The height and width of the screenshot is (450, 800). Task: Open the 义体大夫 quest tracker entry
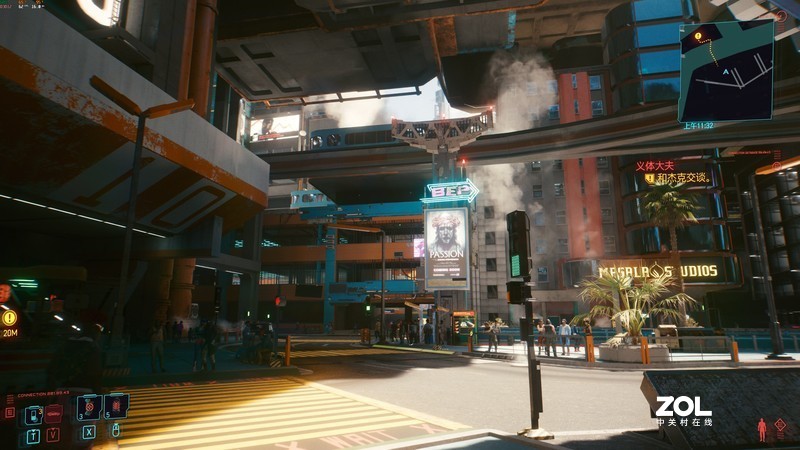655,165
